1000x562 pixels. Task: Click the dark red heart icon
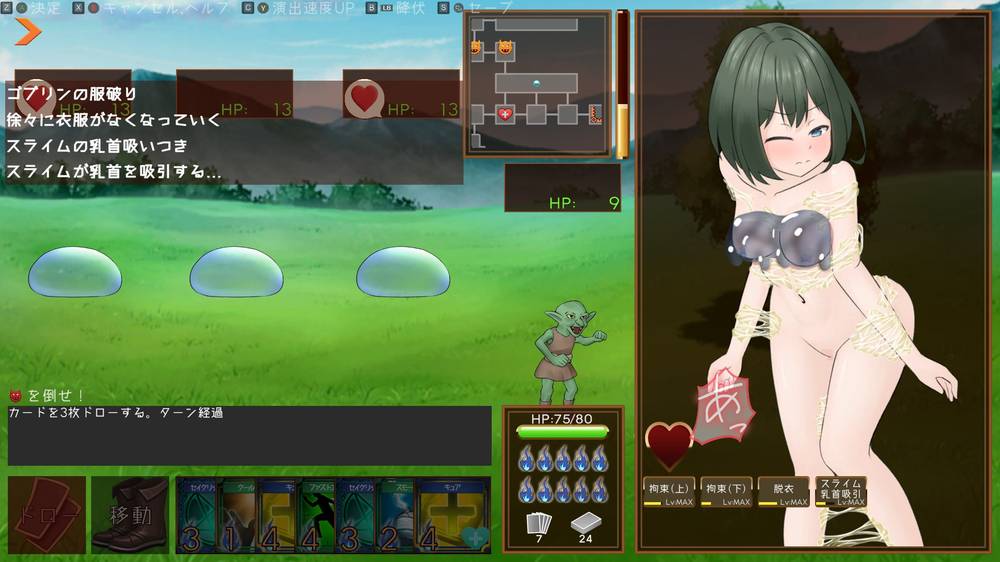click(668, 445)
